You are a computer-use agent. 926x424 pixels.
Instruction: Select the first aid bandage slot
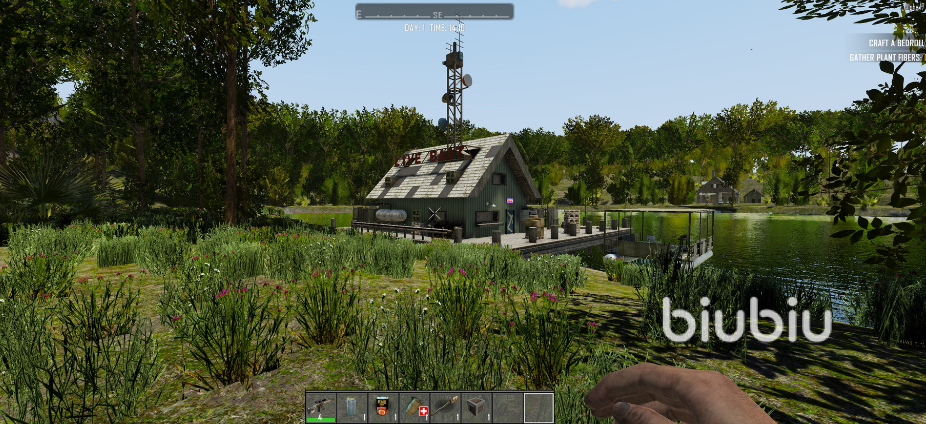pos(414,407)
